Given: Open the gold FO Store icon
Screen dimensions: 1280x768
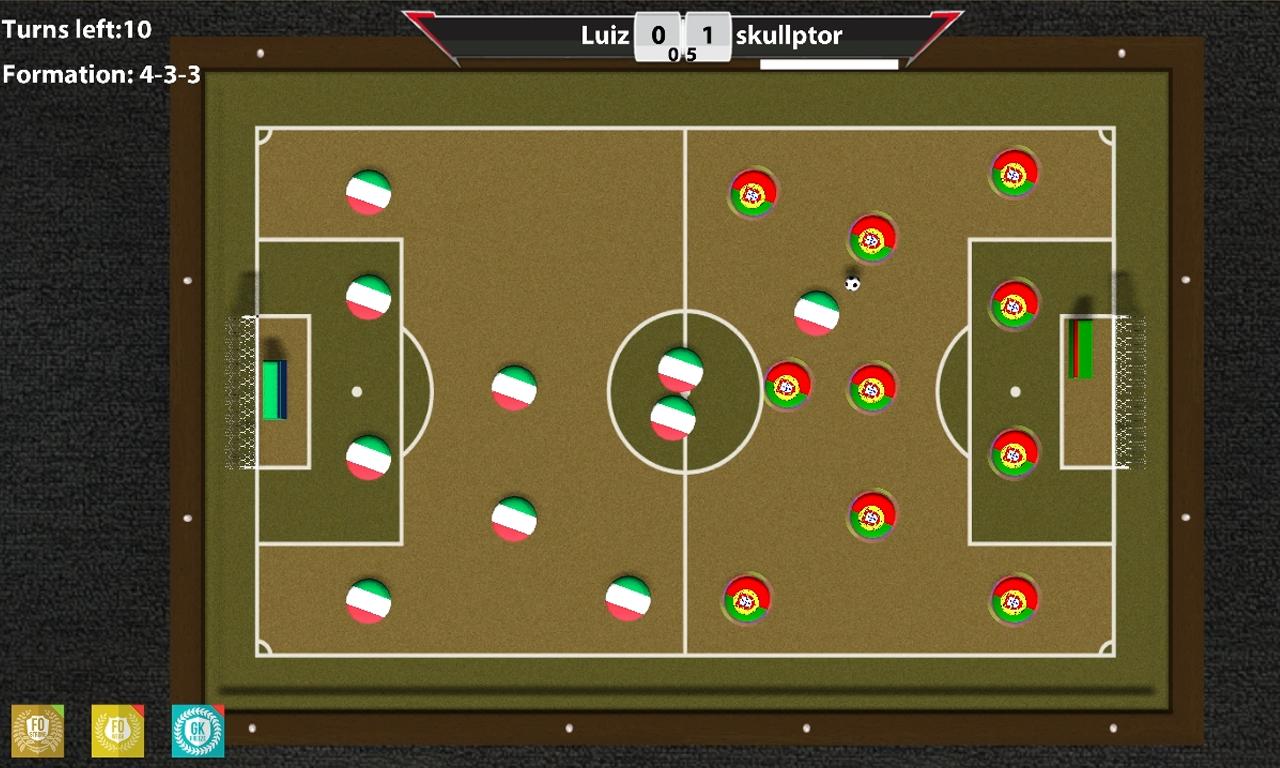Looking at the screenshot, I should point(38,731).
